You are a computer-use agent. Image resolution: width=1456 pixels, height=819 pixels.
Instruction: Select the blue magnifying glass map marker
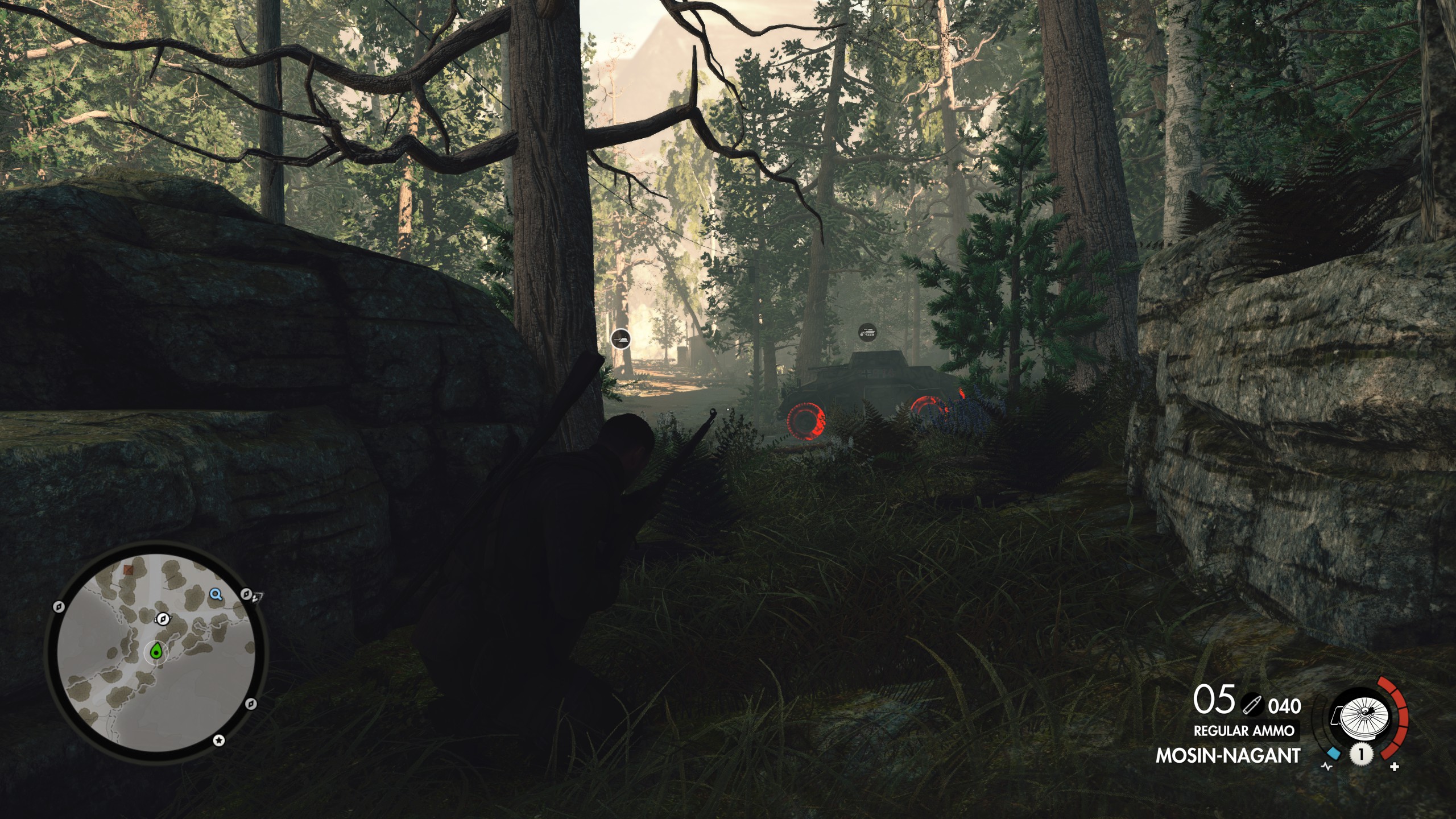[x=216, y=595]
